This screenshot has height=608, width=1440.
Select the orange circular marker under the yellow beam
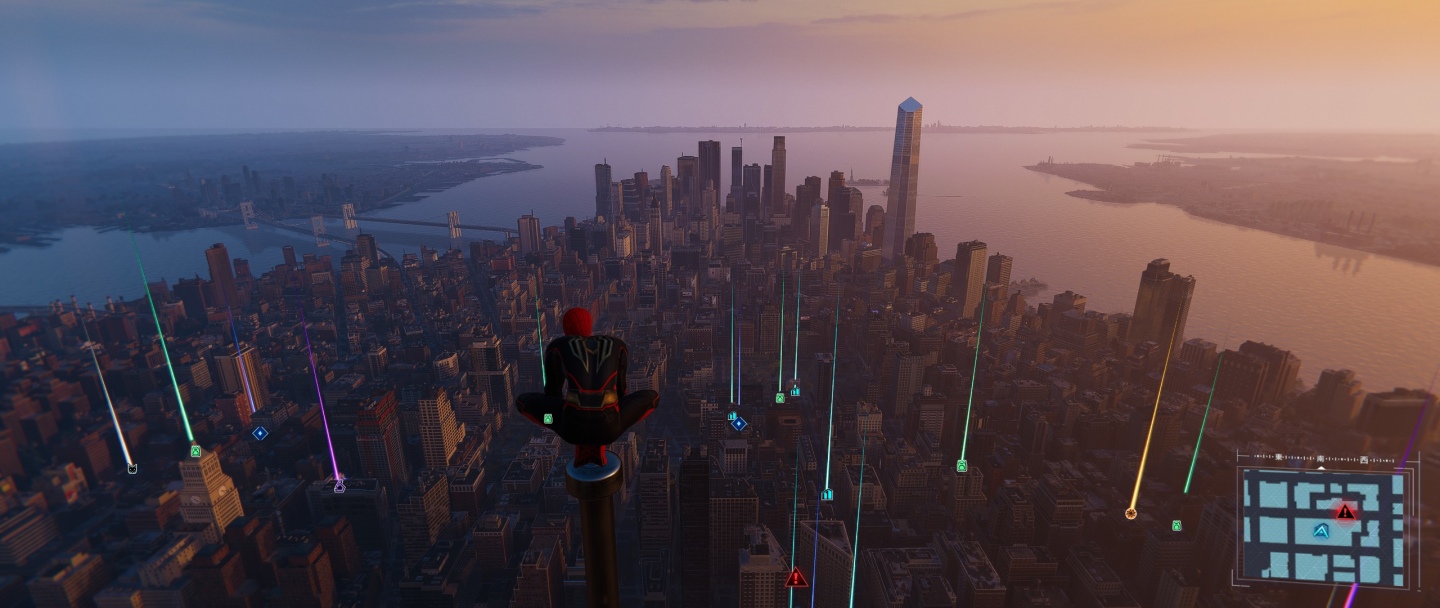pyautogui.click(x=1131, y=513)
